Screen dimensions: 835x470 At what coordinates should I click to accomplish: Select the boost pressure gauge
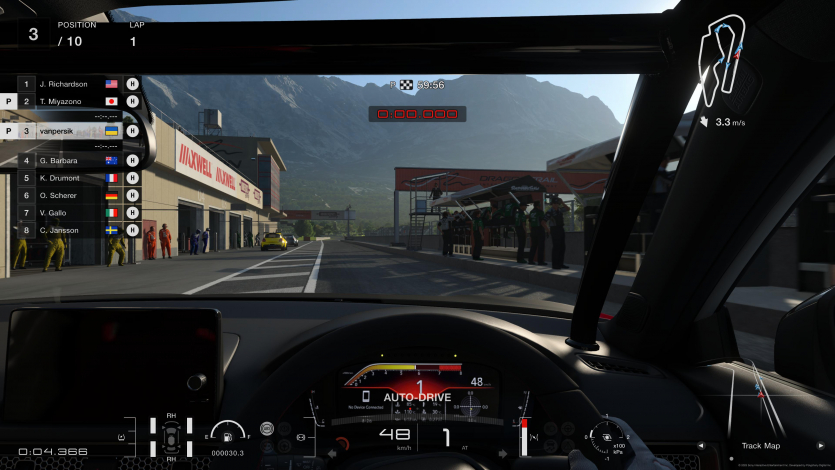pos(603,436)
